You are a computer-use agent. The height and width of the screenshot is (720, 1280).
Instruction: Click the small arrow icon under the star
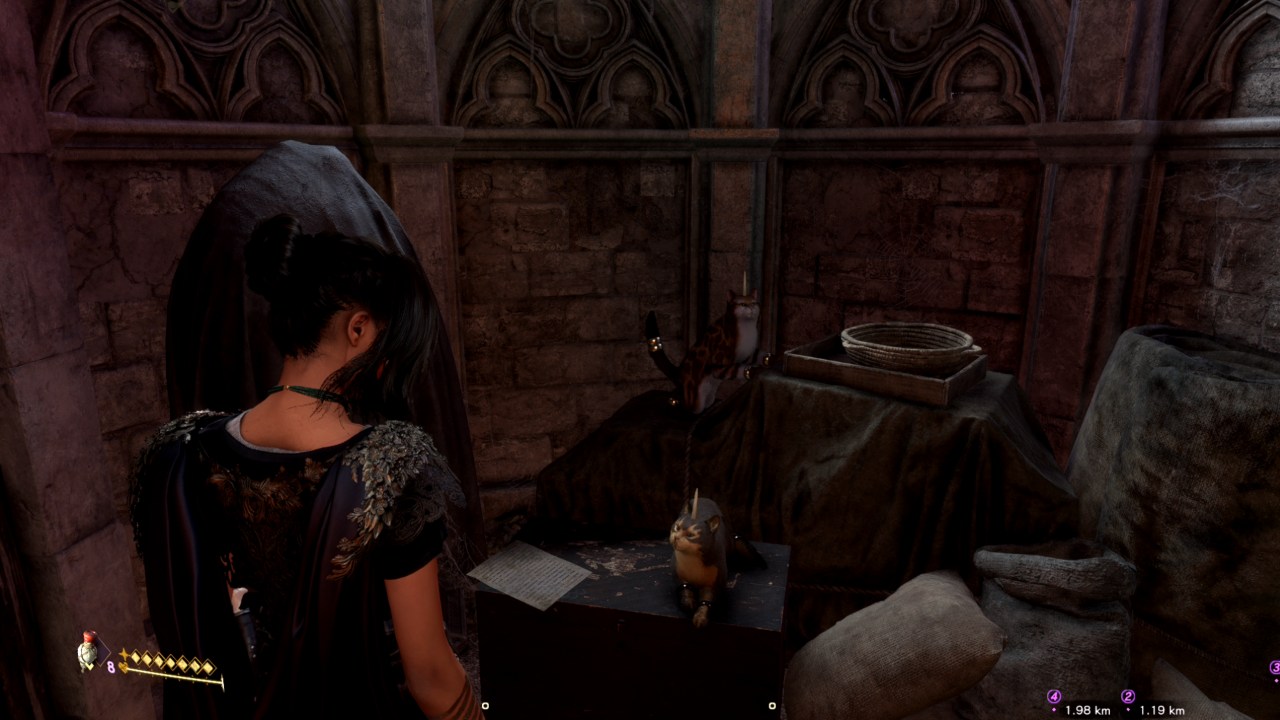click(x=124, y=667)
